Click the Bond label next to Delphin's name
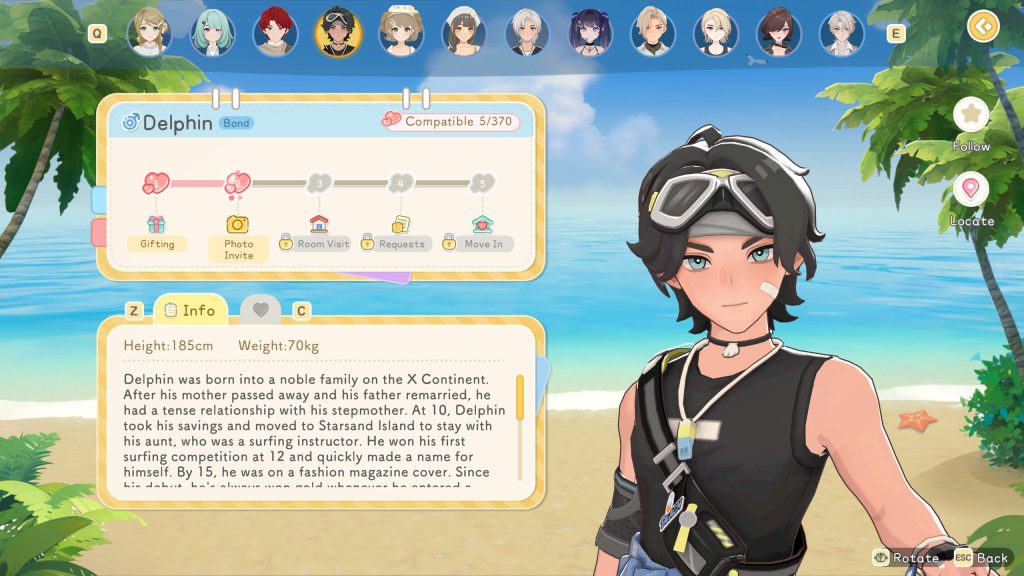The image size is (1024, 576). point(237,123)
